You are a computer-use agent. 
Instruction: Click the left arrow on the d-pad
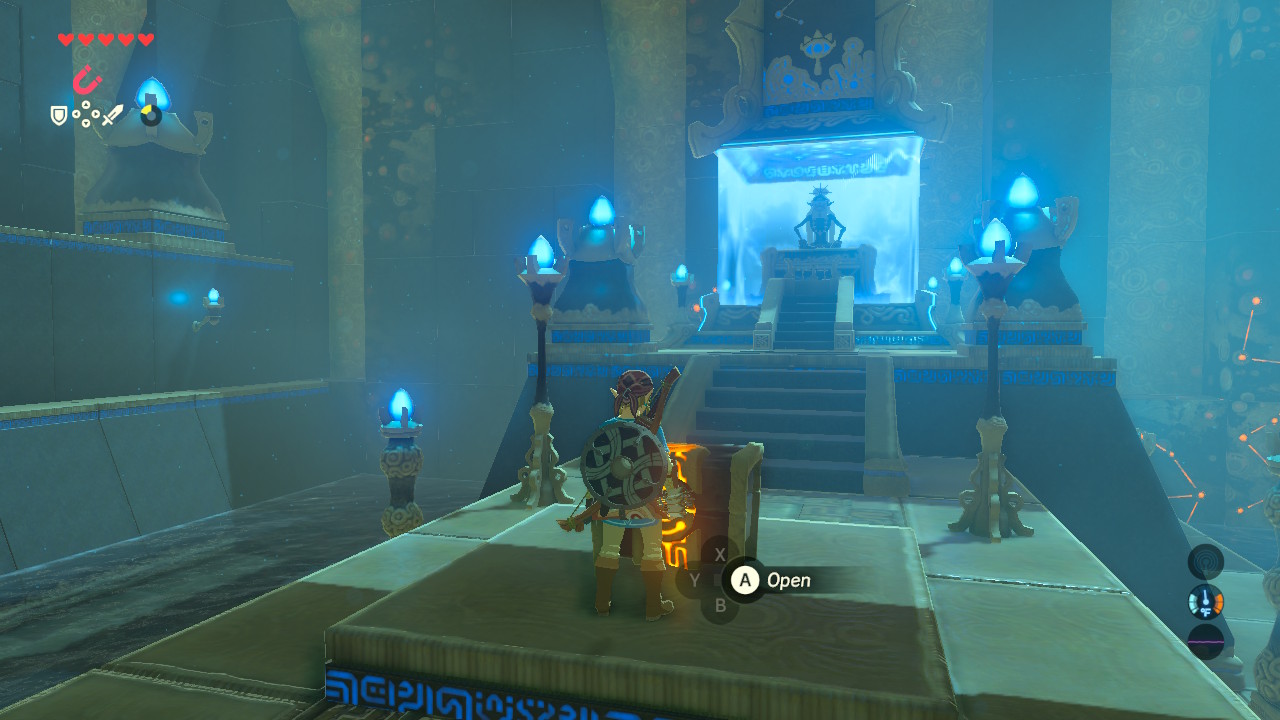pyautogui.click(x=75, y=114)
